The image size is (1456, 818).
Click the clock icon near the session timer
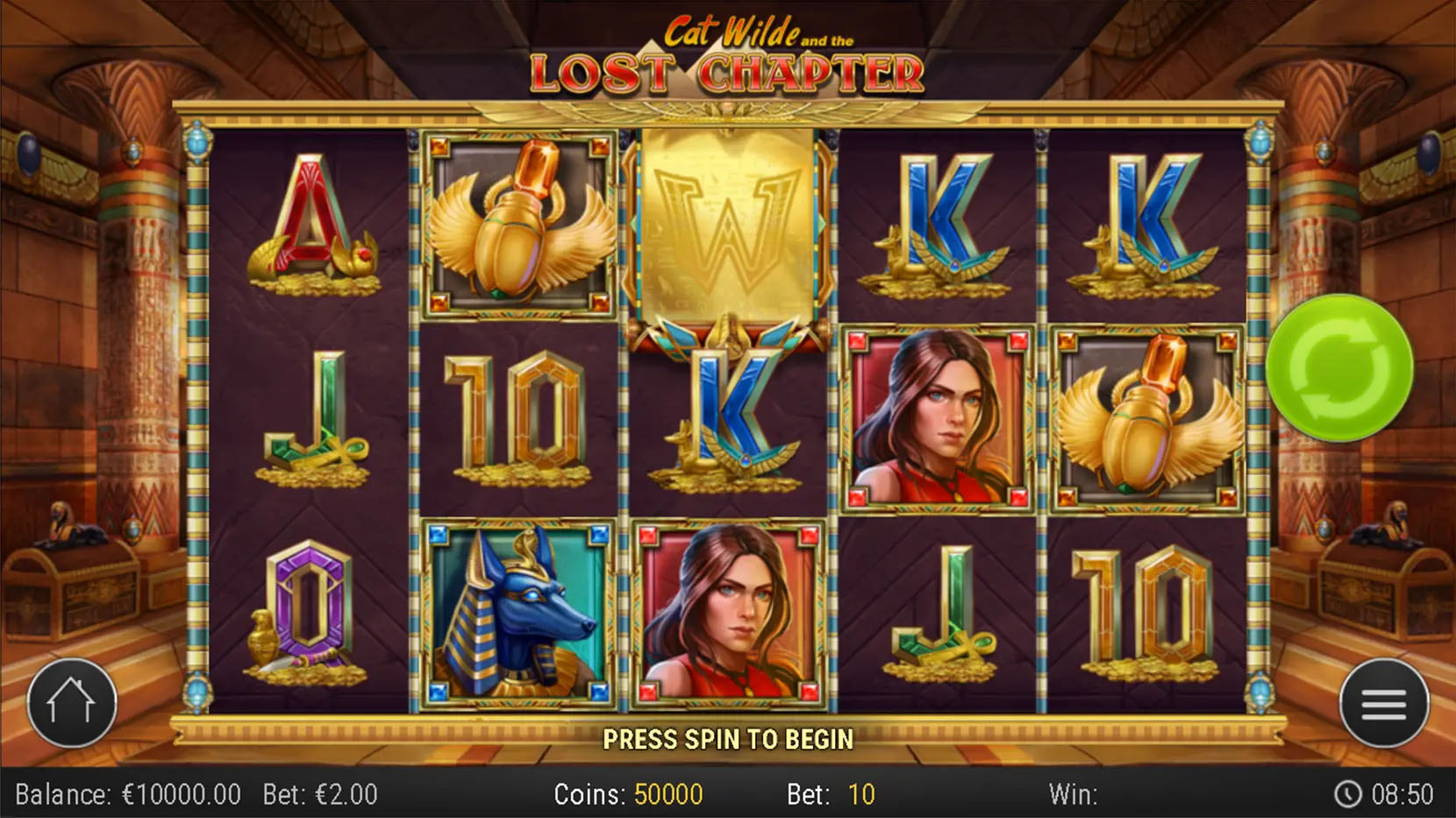1349,794
